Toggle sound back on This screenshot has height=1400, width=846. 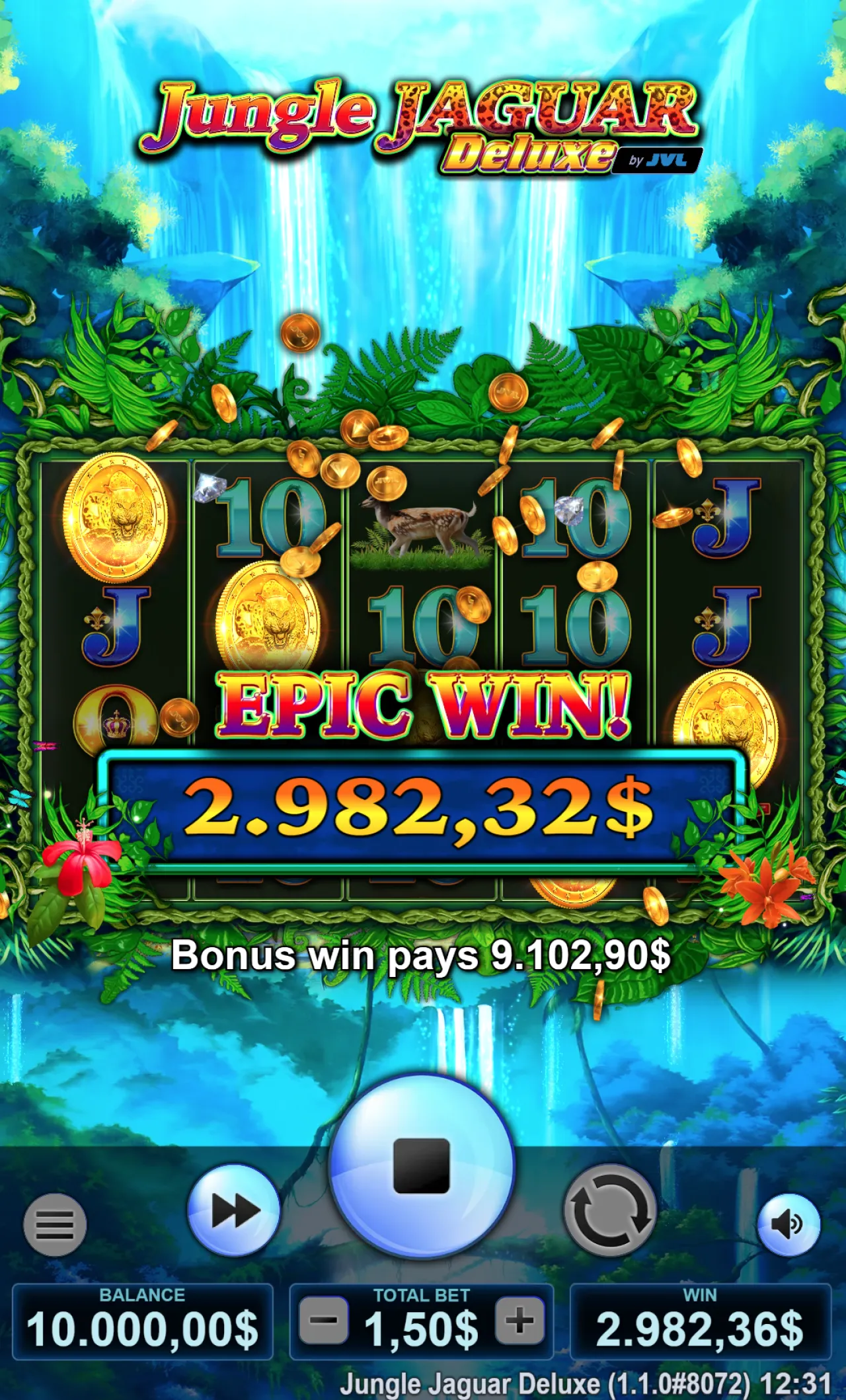click(x=788, y=1226)
